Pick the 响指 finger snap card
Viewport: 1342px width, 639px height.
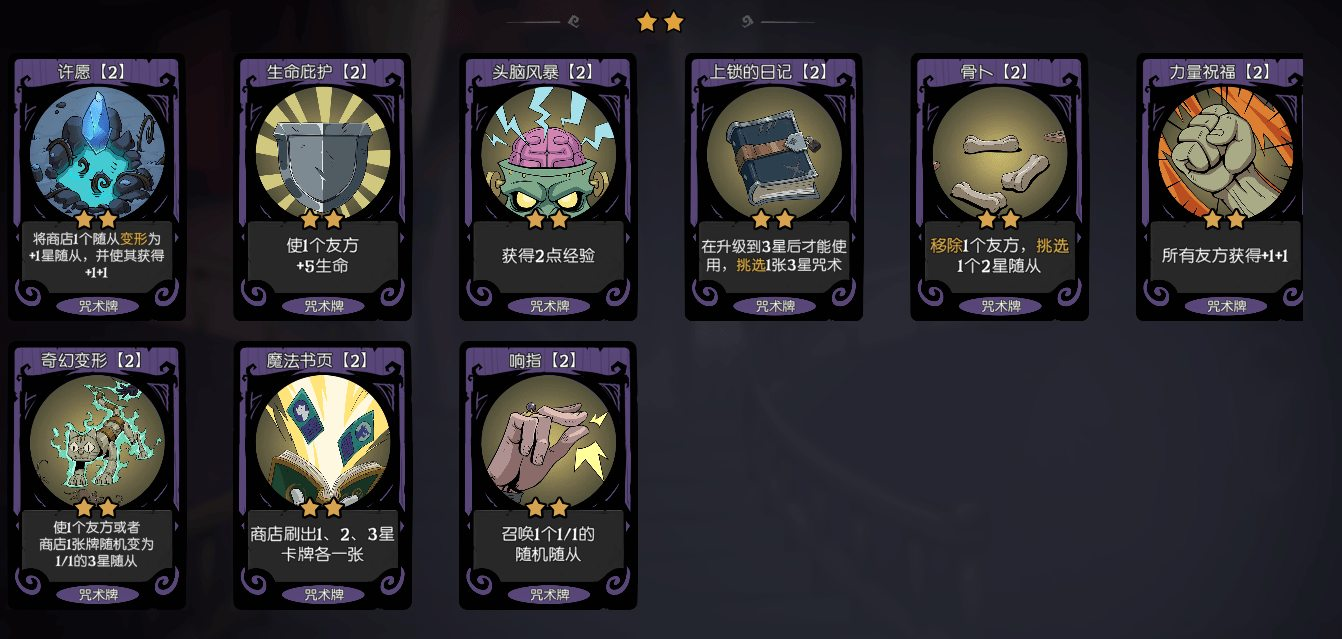tap(548, 476)
